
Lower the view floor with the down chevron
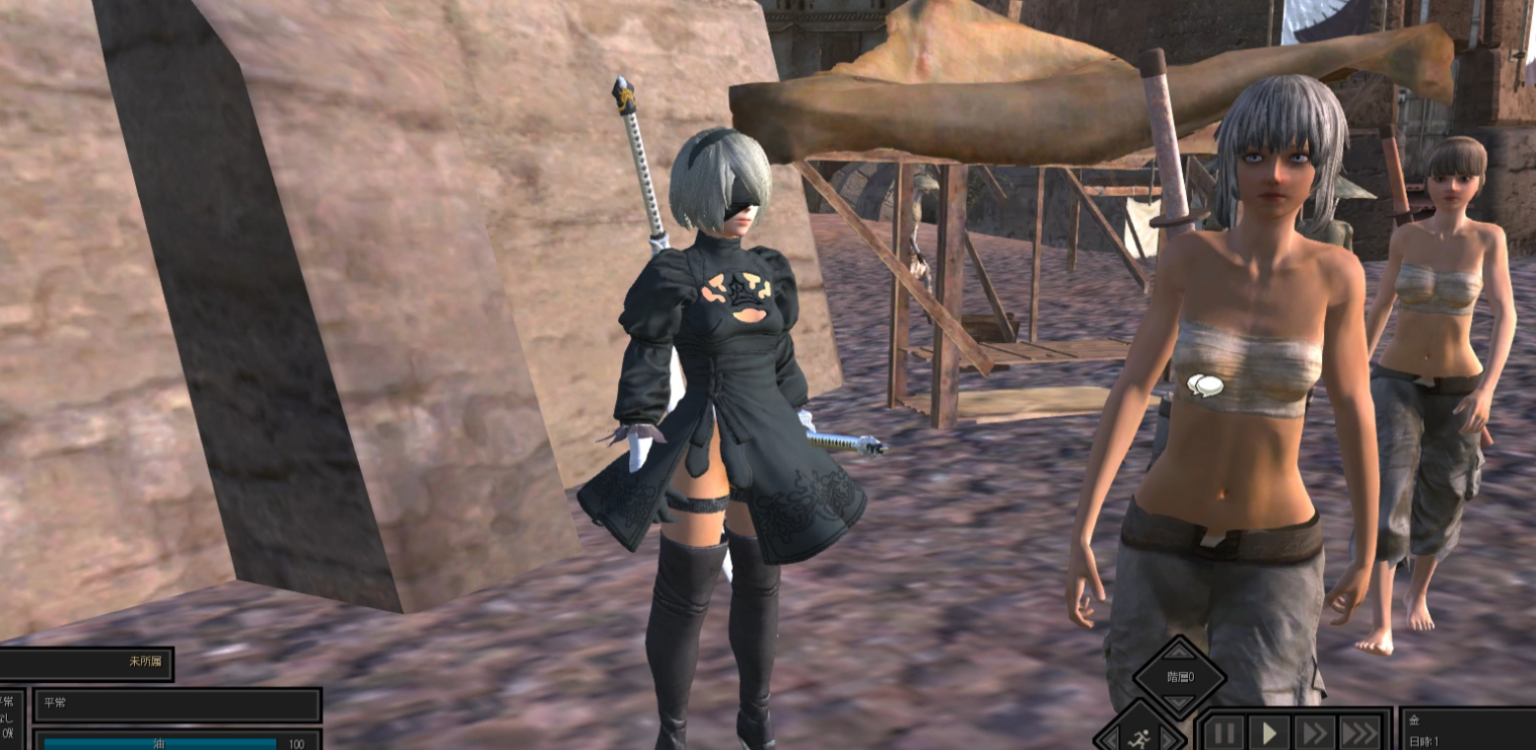click(x=1178, y=703)
